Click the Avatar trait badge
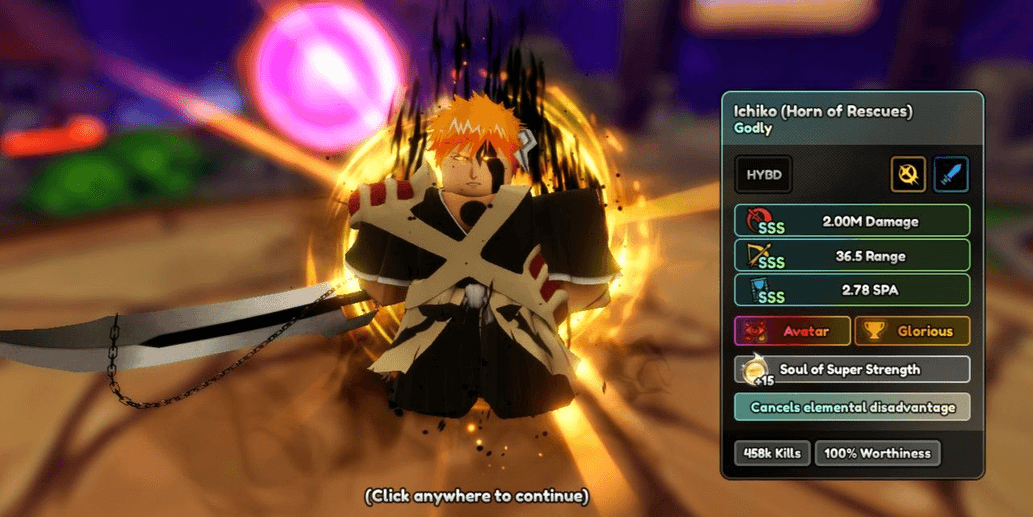 click(792, 331)
